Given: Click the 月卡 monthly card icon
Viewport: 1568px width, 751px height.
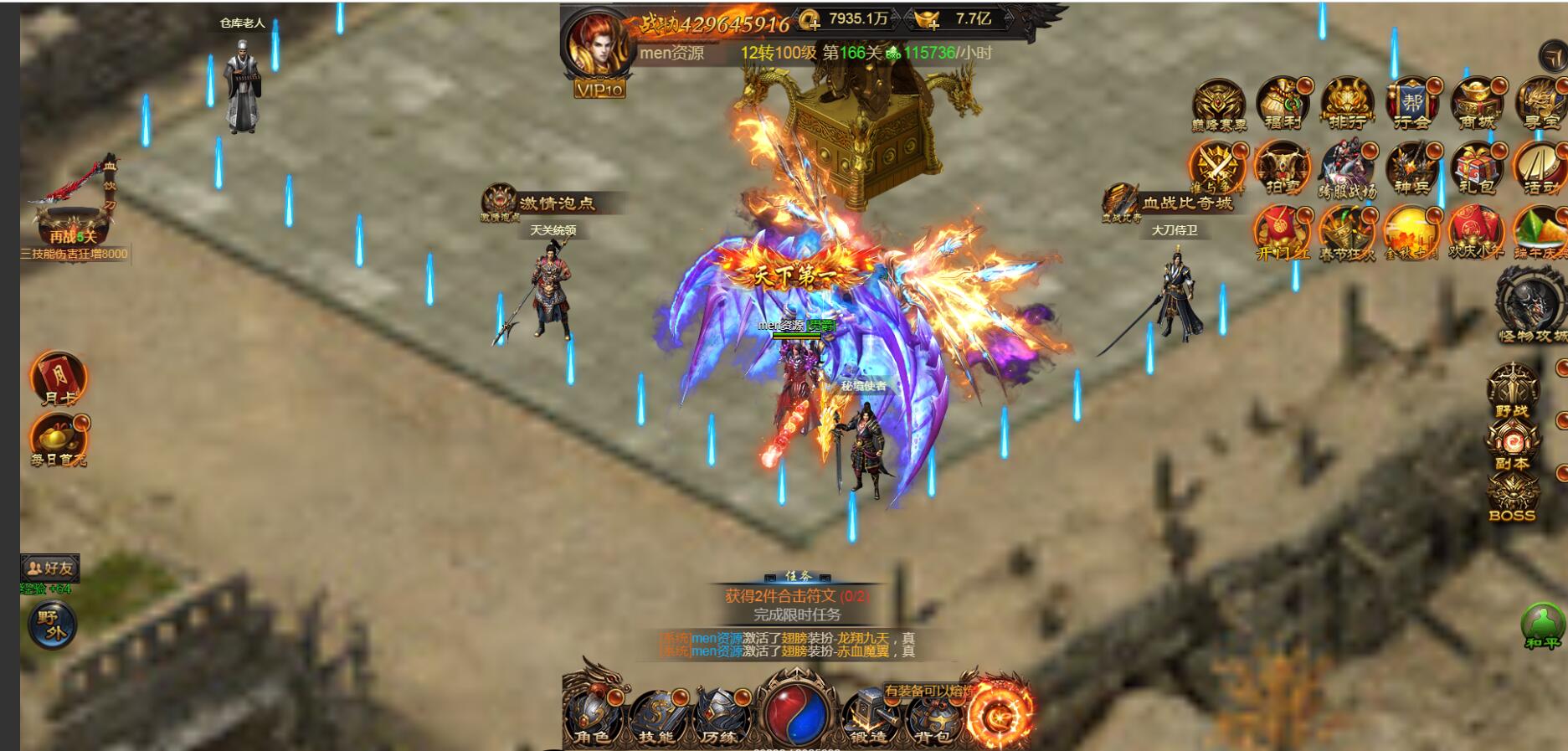Looking at the screenshot, I should 59,379.
